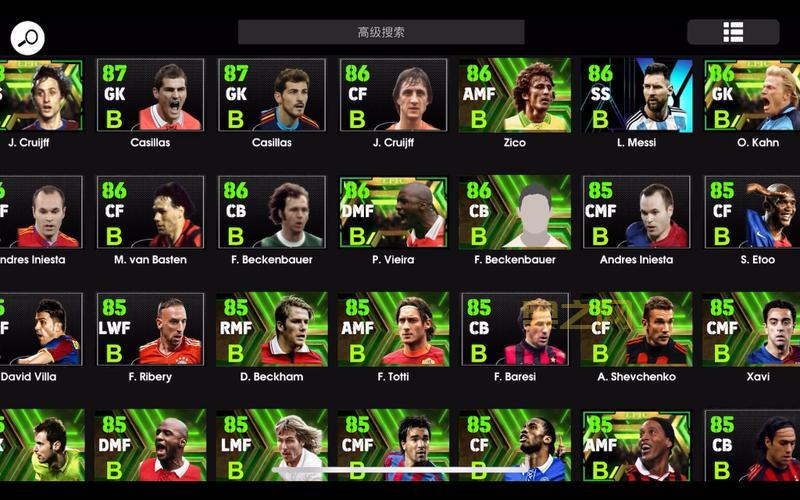Pick F. Ribery's LWF card
Screen dimensions: 800x500
coord(150,329)
